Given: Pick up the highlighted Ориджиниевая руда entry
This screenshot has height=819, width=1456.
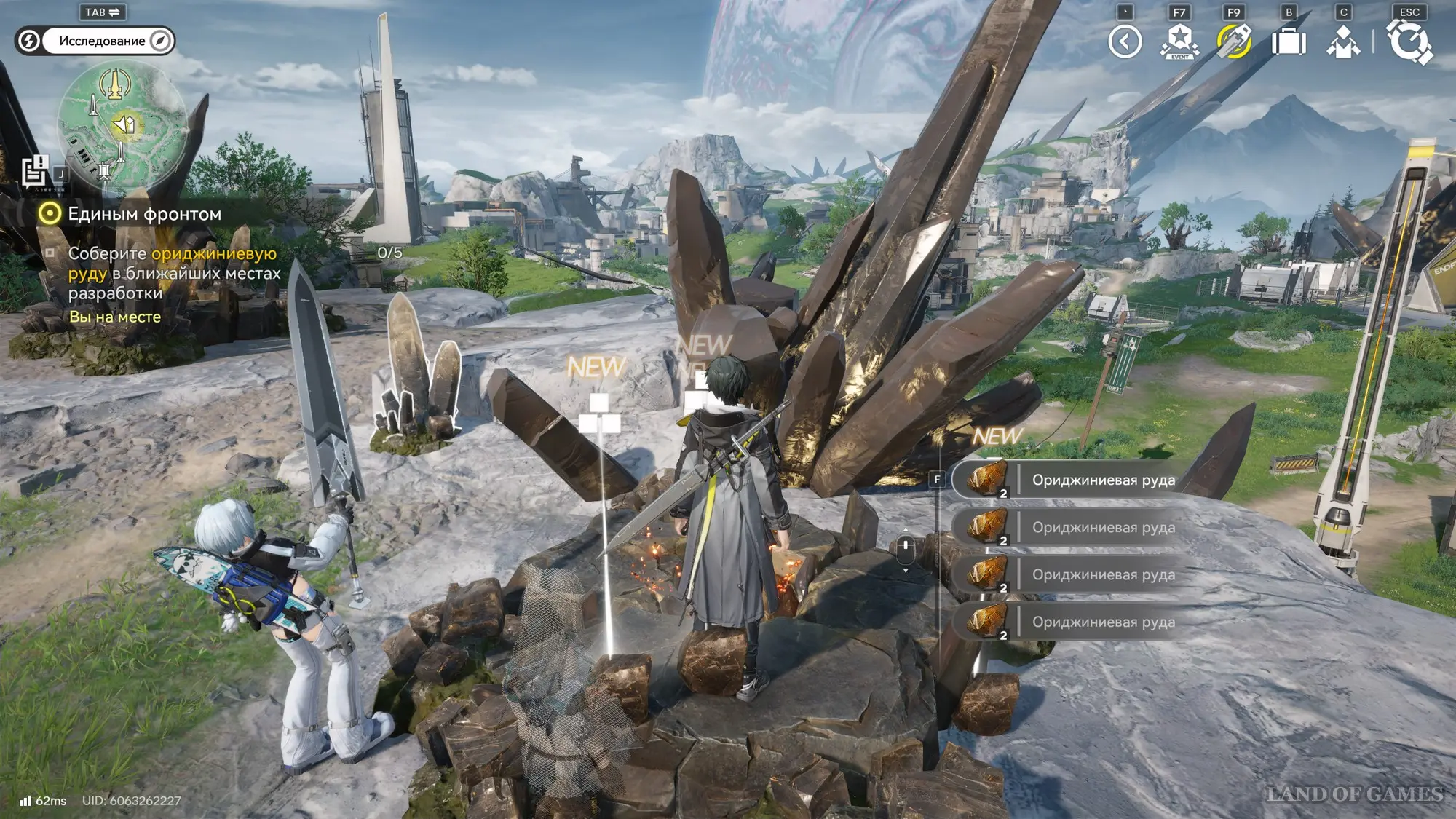Looking at the screenshot, I should click(x=1077, y=480).
